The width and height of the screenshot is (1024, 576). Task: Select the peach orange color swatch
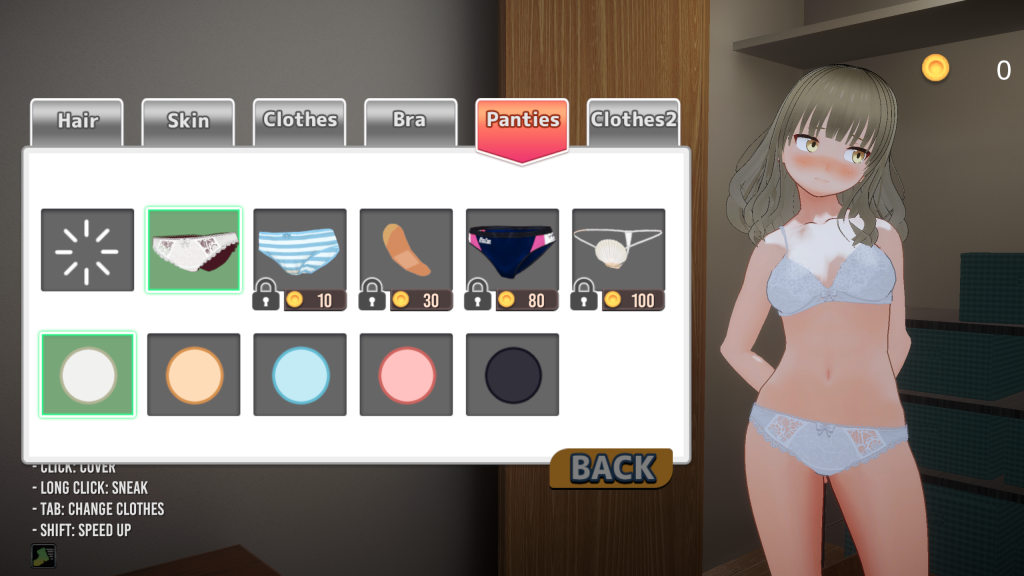[x=194, y=375]
